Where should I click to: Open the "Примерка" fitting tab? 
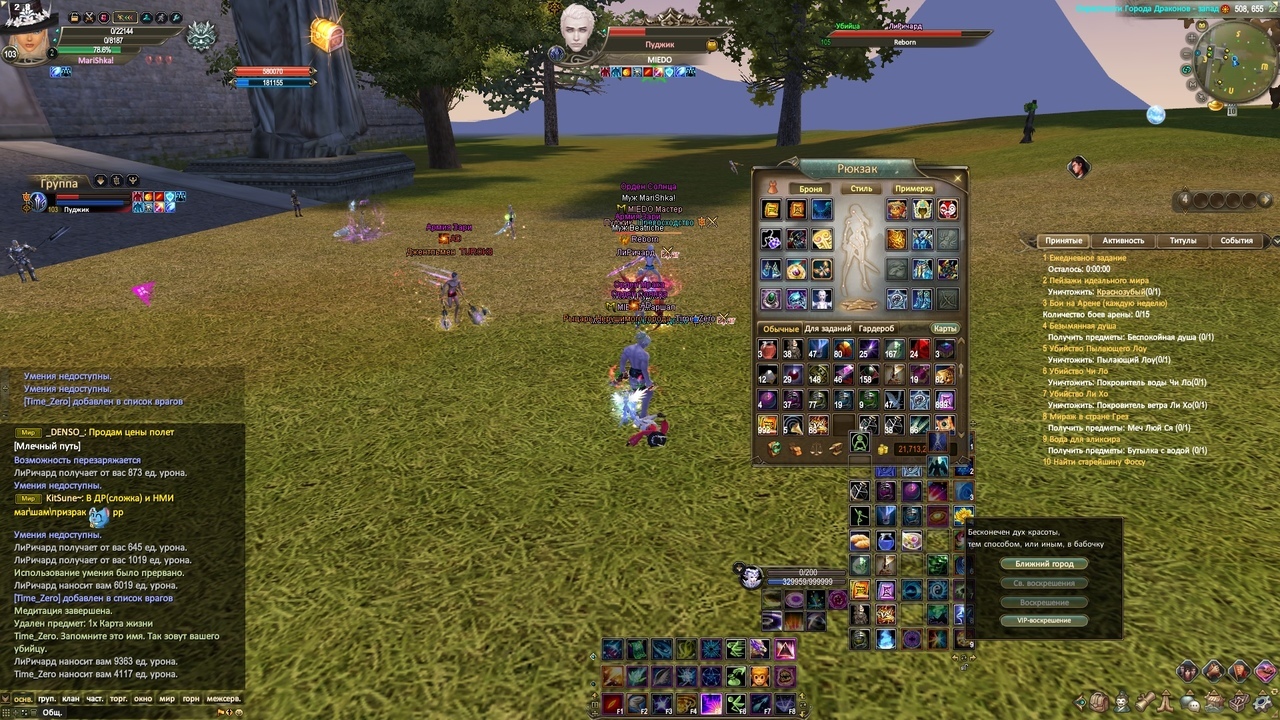pyautogui.click(x=914, y=189)
